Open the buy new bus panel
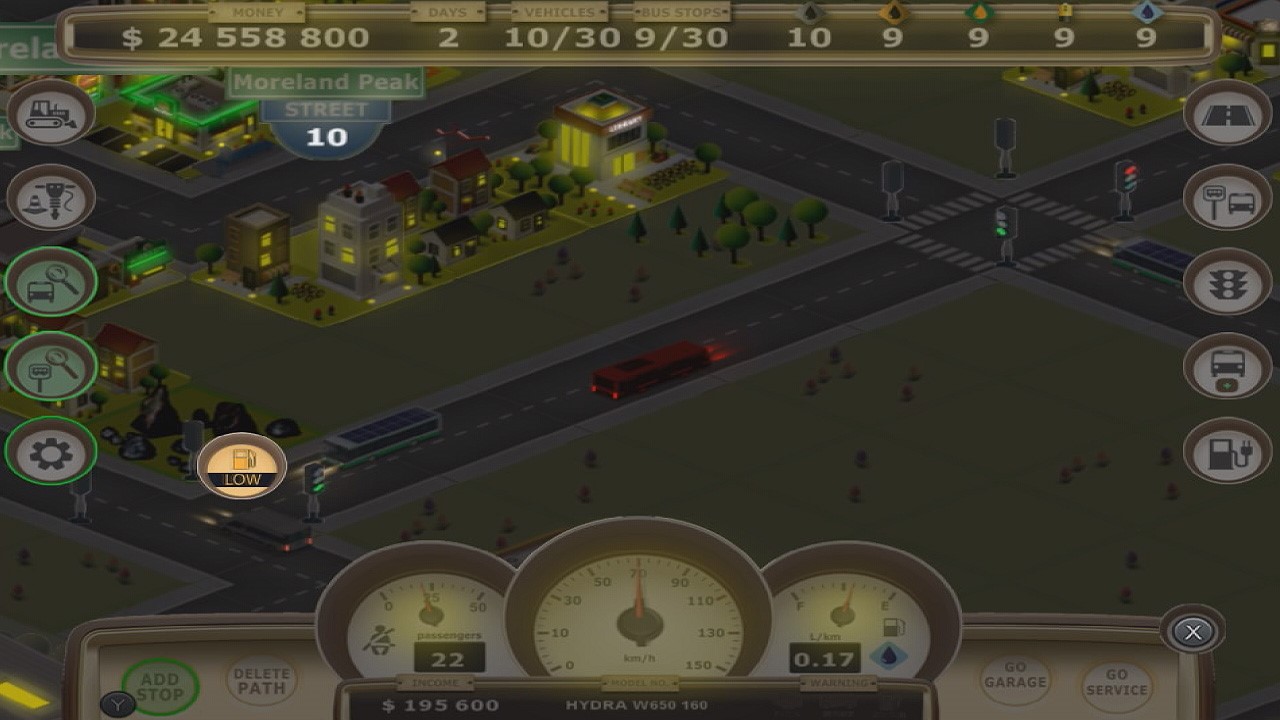Viewport: 1280px width, 720px height. click(1227, 367)
